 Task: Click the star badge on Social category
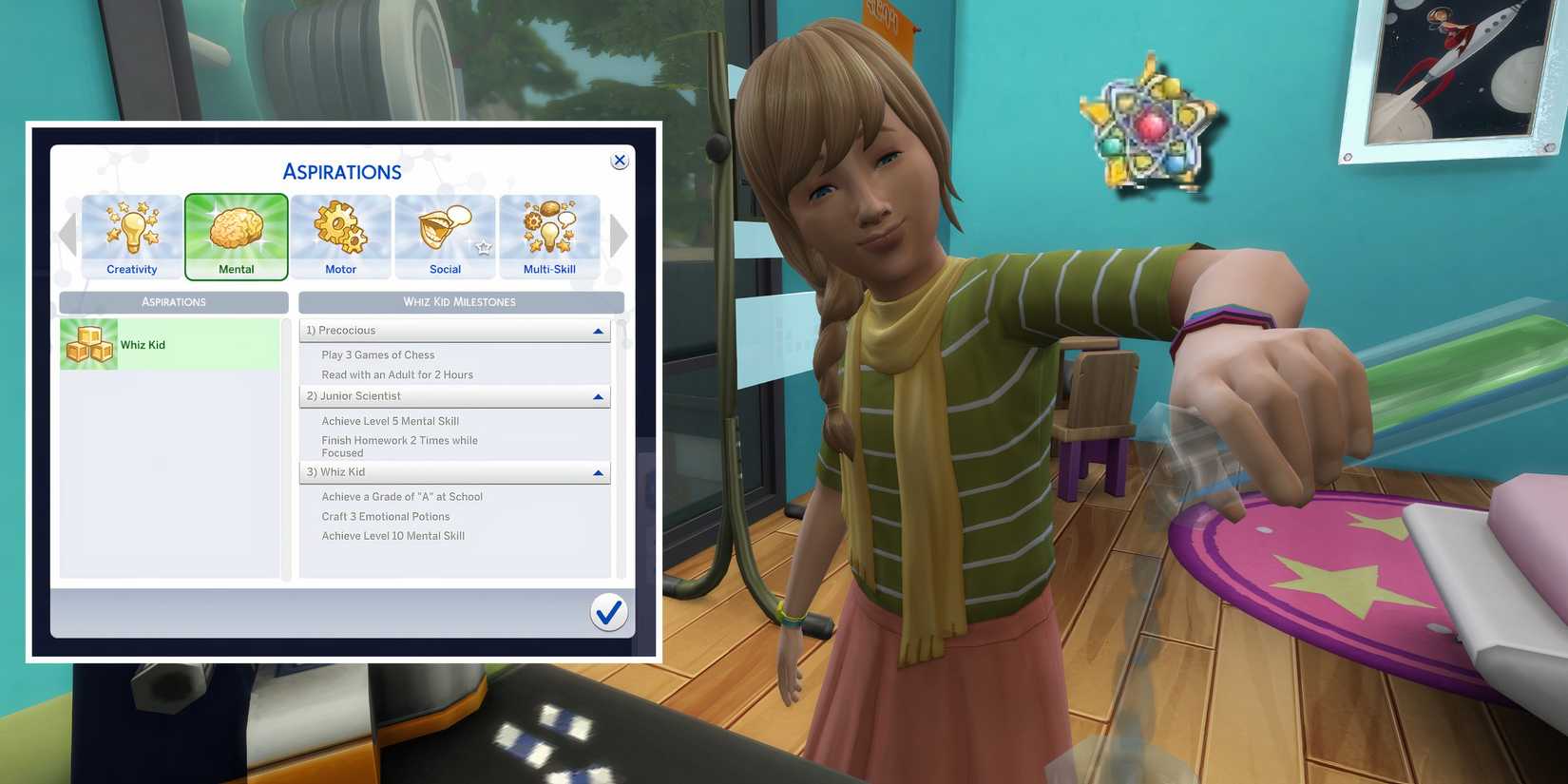485,245
